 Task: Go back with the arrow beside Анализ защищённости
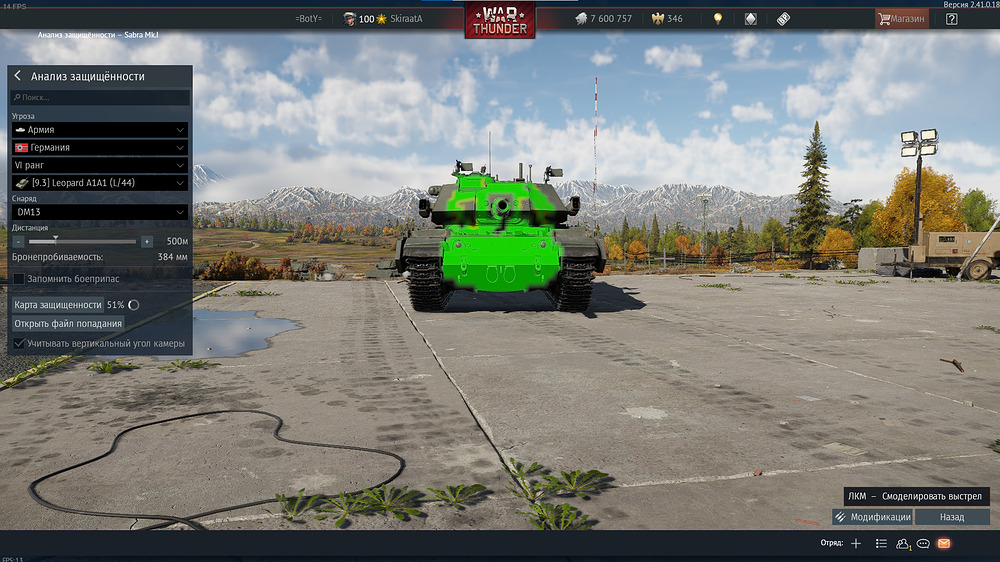pos(18,76)
